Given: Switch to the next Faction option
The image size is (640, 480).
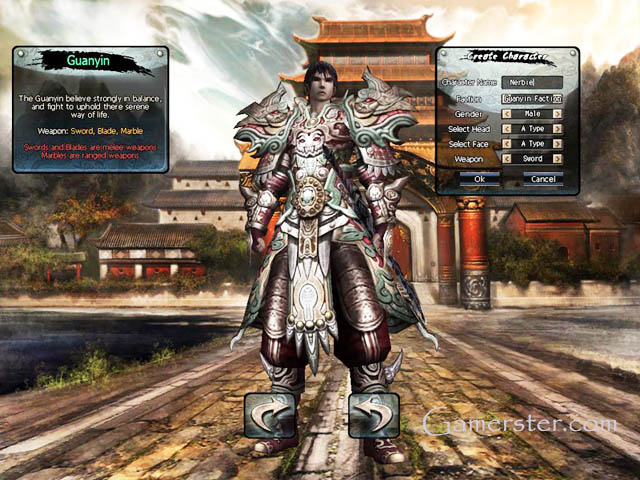Looking at the screenshot, I should pyautogui.click(x=558, y=99).
